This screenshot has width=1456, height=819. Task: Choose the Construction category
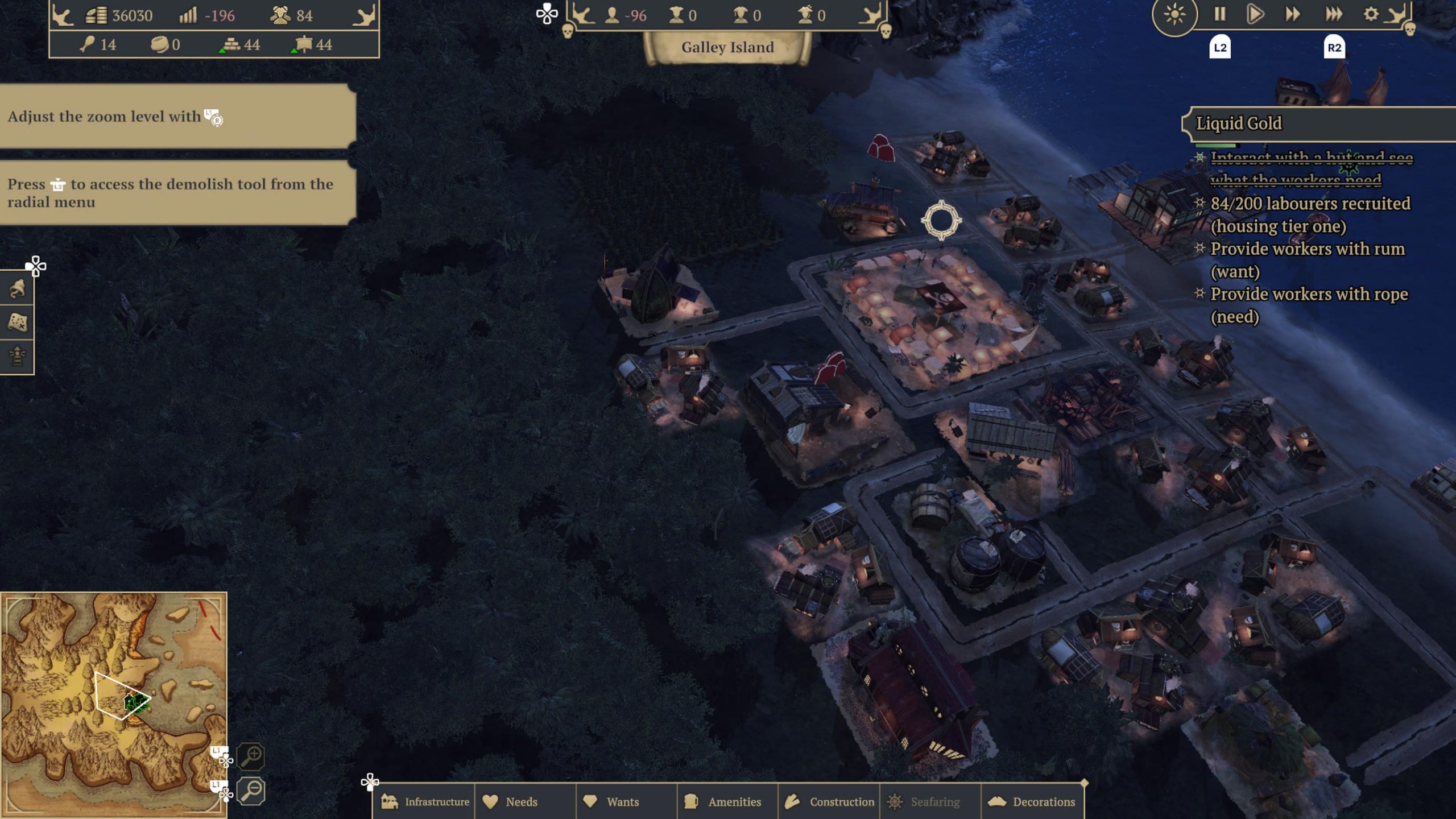click(x=829, y=801)
